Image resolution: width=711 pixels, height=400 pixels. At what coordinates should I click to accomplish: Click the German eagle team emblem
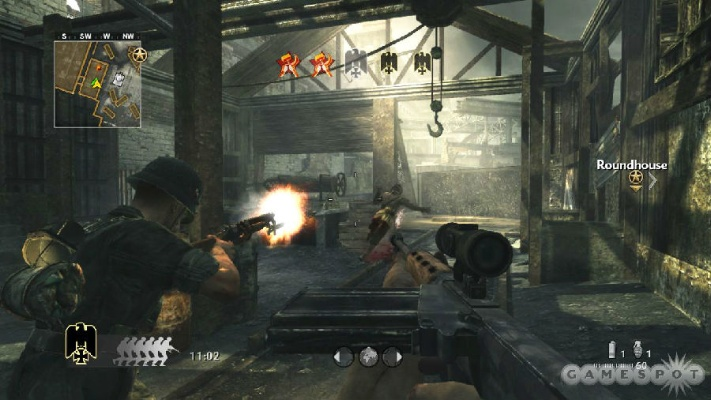click(x=83, y=343)
